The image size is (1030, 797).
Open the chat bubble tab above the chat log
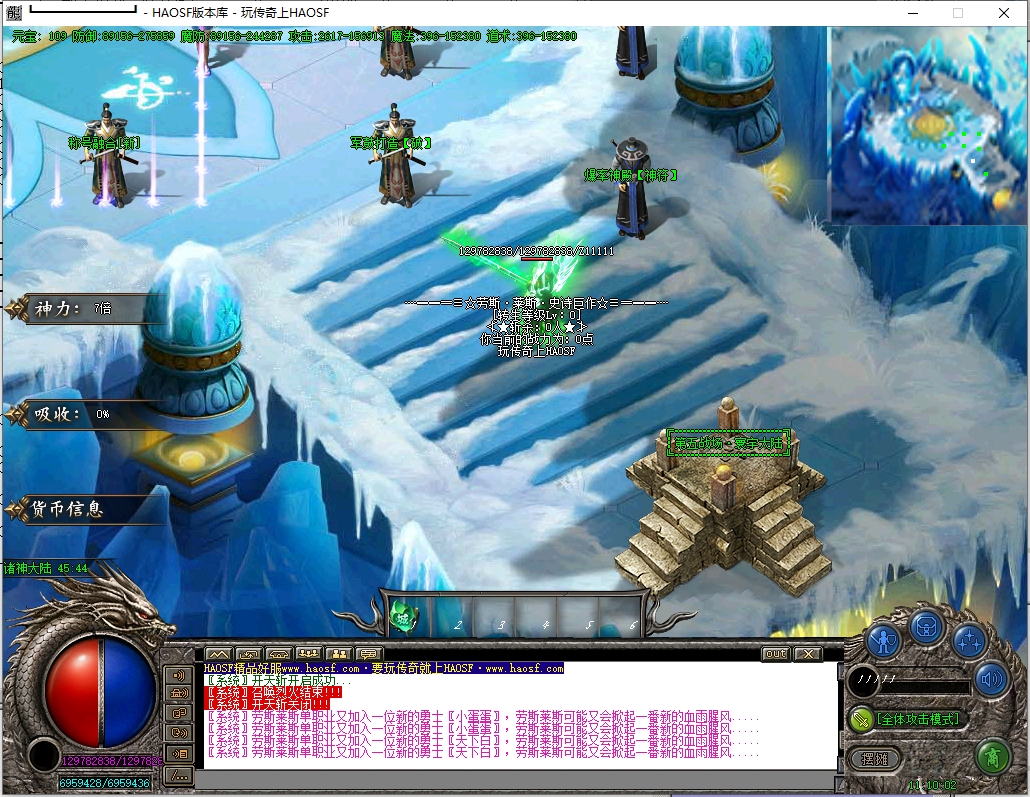370,654
